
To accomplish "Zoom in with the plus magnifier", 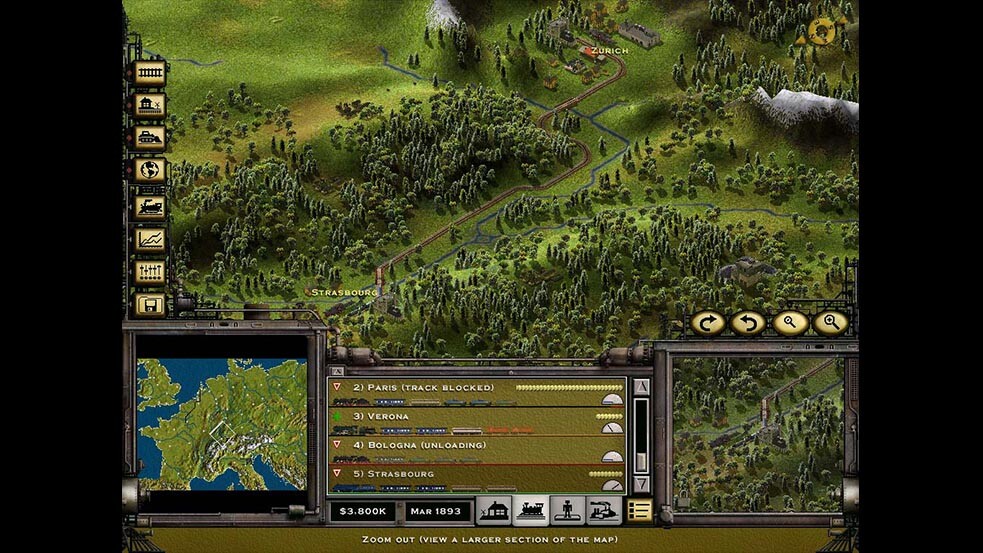I will click(x=830, y=323).
